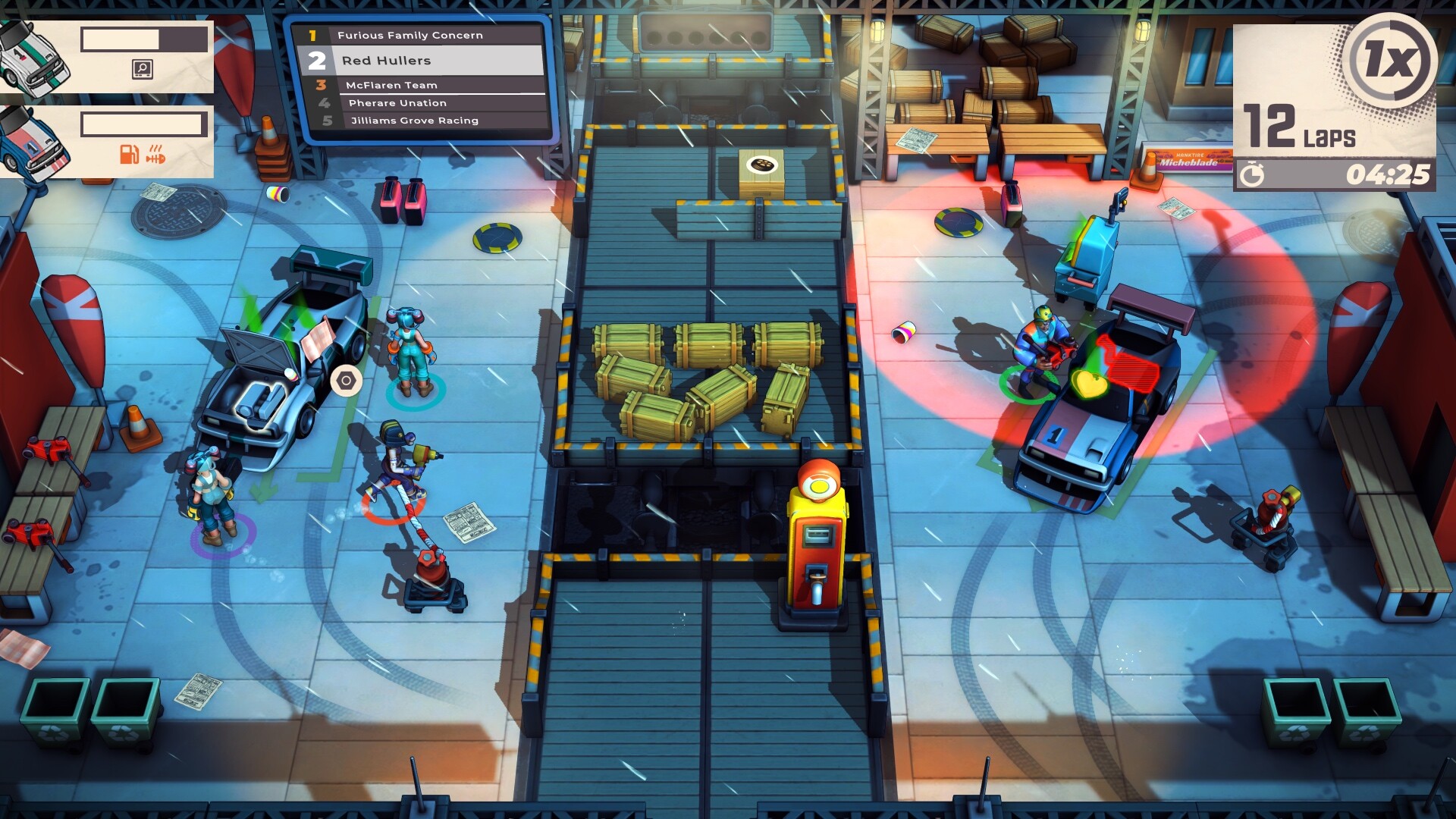Select McFlaren Team in the standings list
This screenshot has width=1456, height=819.
tap(391, 85)
